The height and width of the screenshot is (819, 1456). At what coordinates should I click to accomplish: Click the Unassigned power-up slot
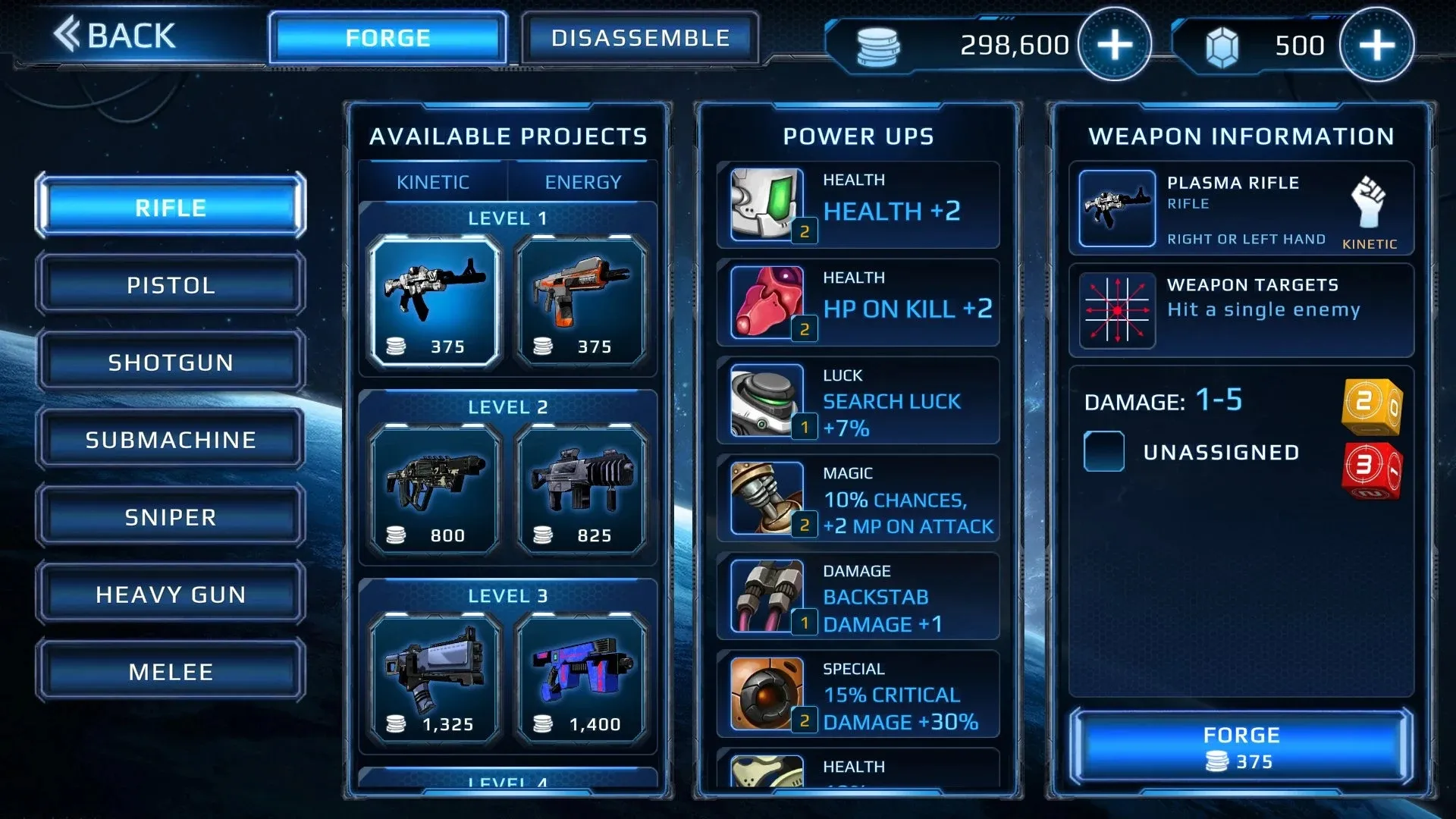pos(1104,452)
